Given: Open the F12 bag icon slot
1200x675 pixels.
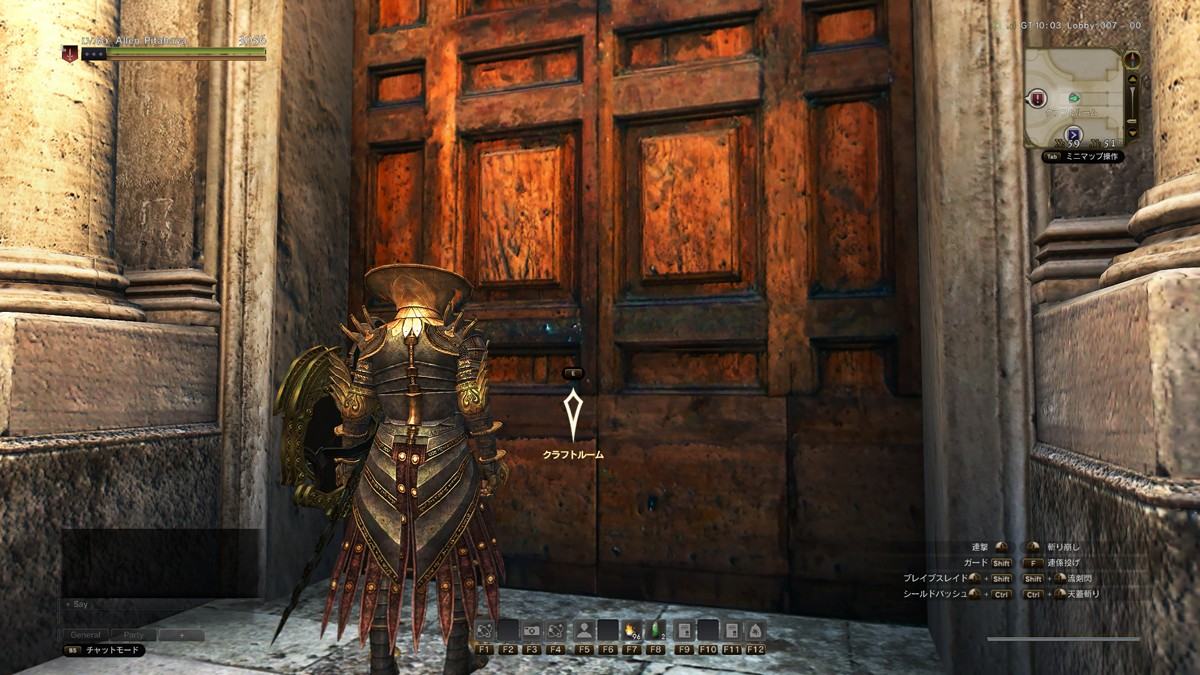Looking at the screenshot, I should pos(756,631).
